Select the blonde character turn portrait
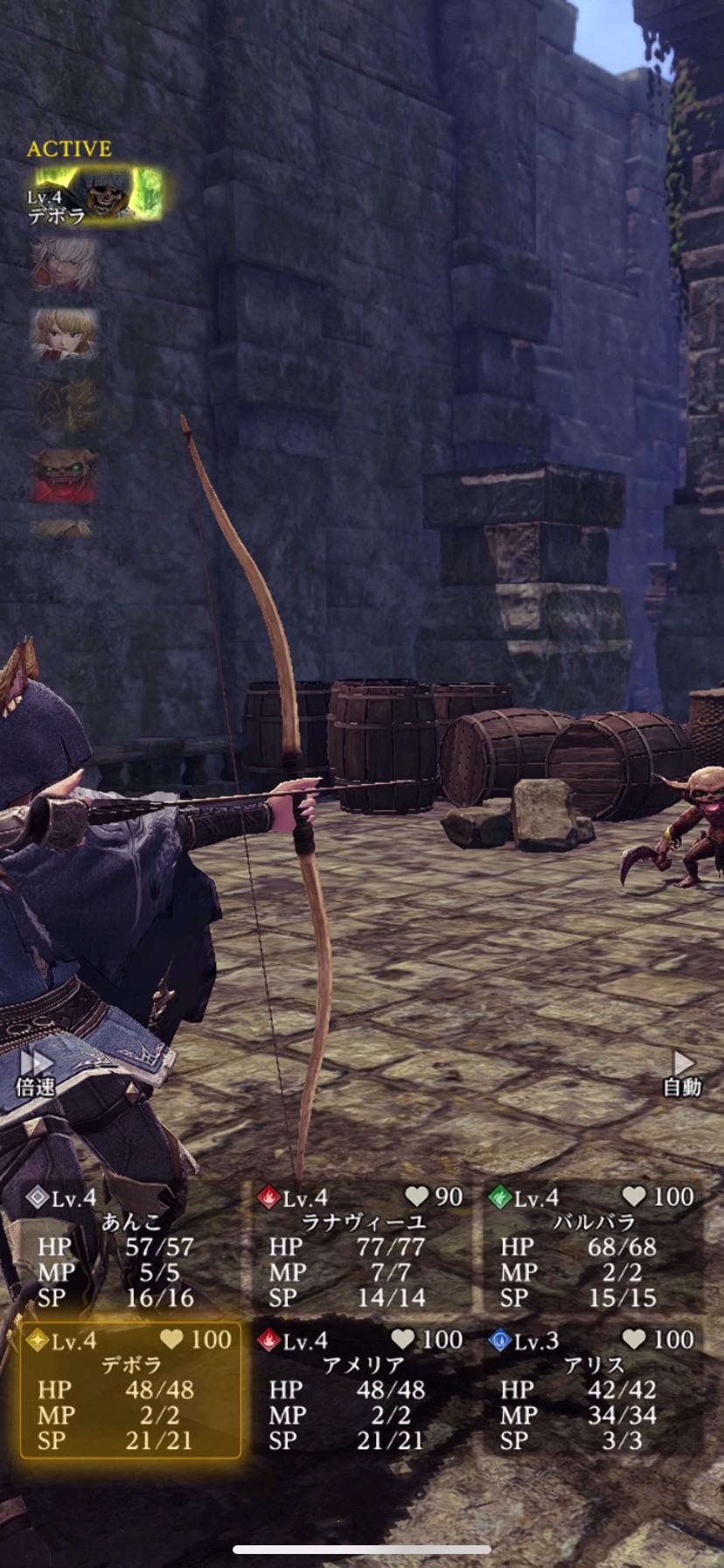The image size is (724, 1568). point(64,334)
